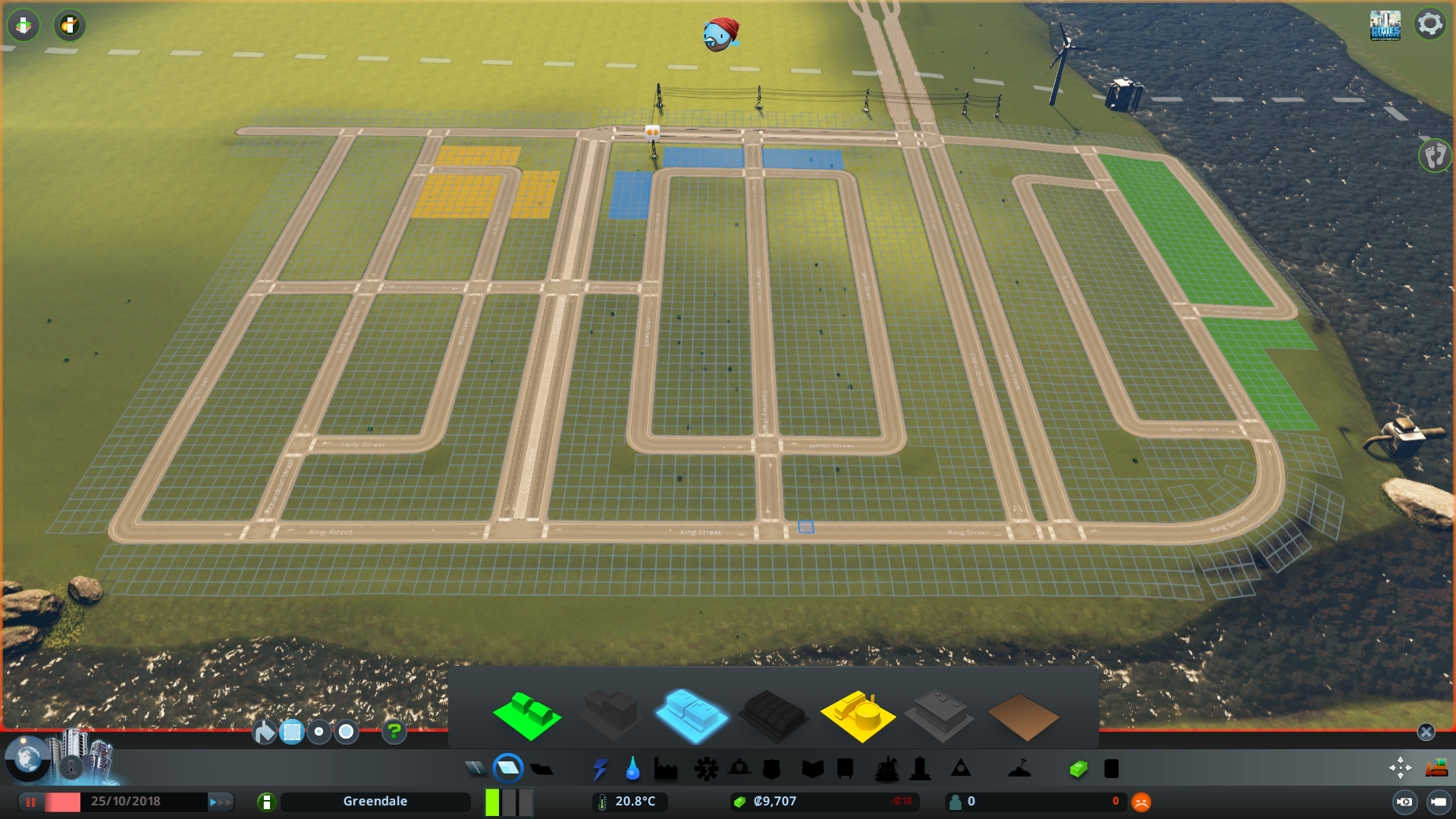Open the Info Views panel top left
1456x819 pixels.
coord(23,25)
